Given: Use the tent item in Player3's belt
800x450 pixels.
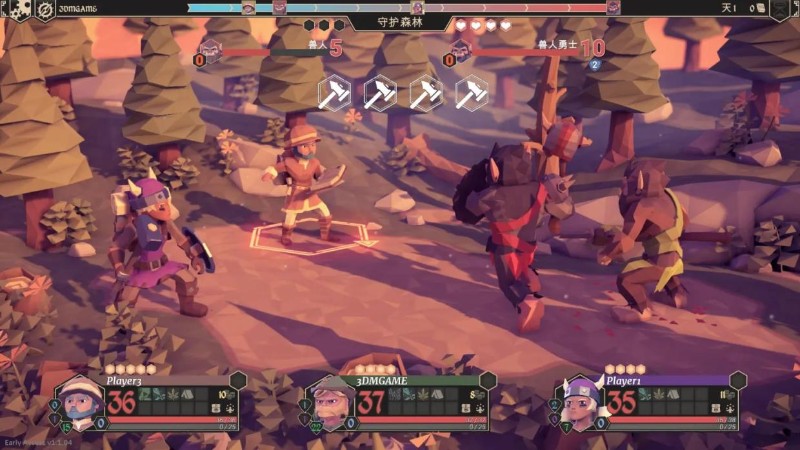Looking at the screenshot, I should [x=189, y=395].
